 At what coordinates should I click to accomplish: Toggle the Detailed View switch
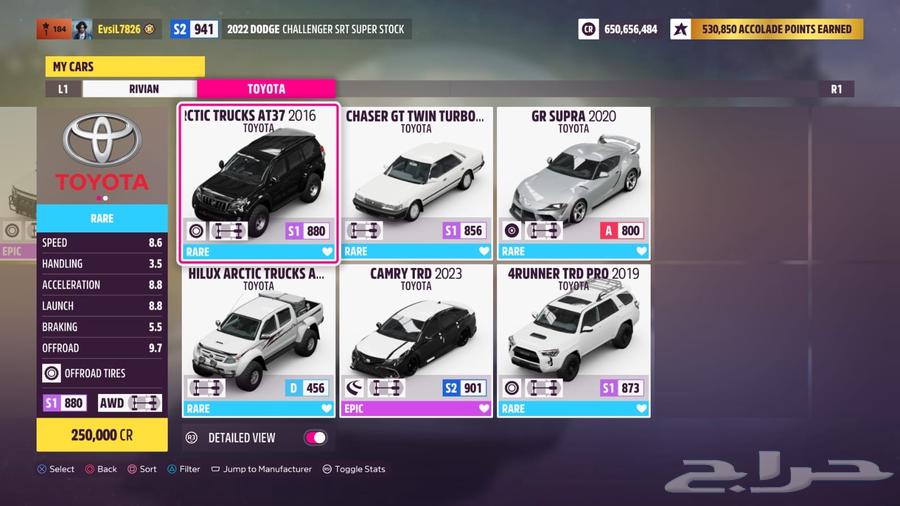point(315,437)
